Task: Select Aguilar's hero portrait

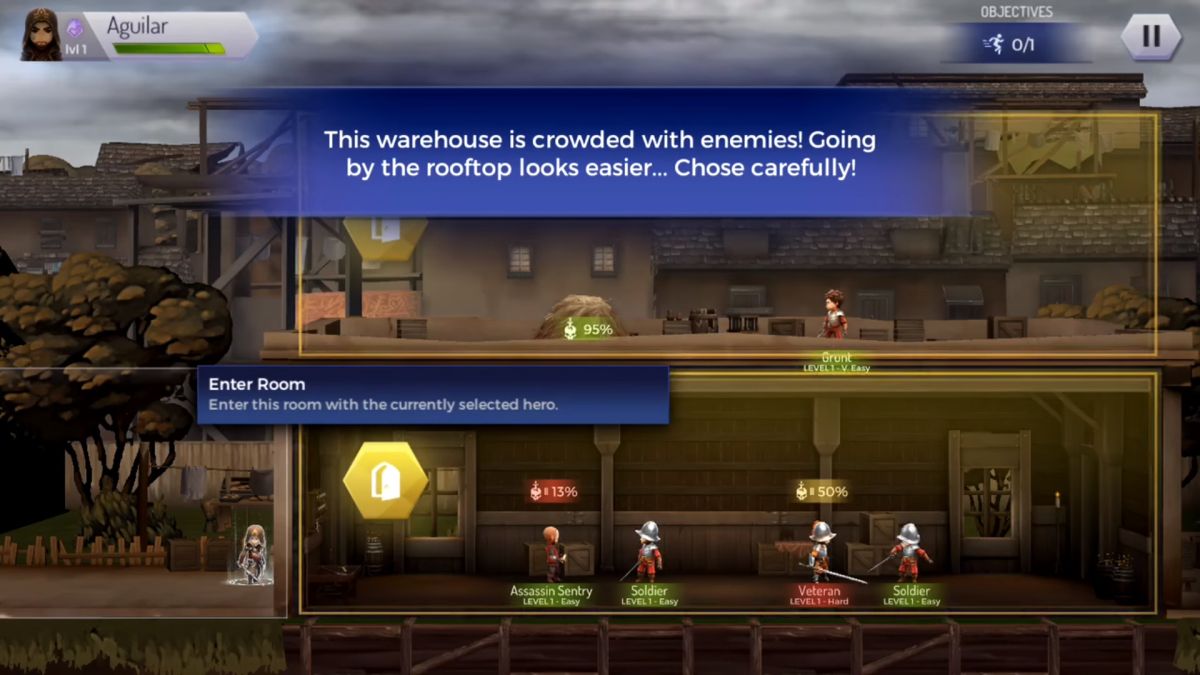Action: tap(41, 36)
